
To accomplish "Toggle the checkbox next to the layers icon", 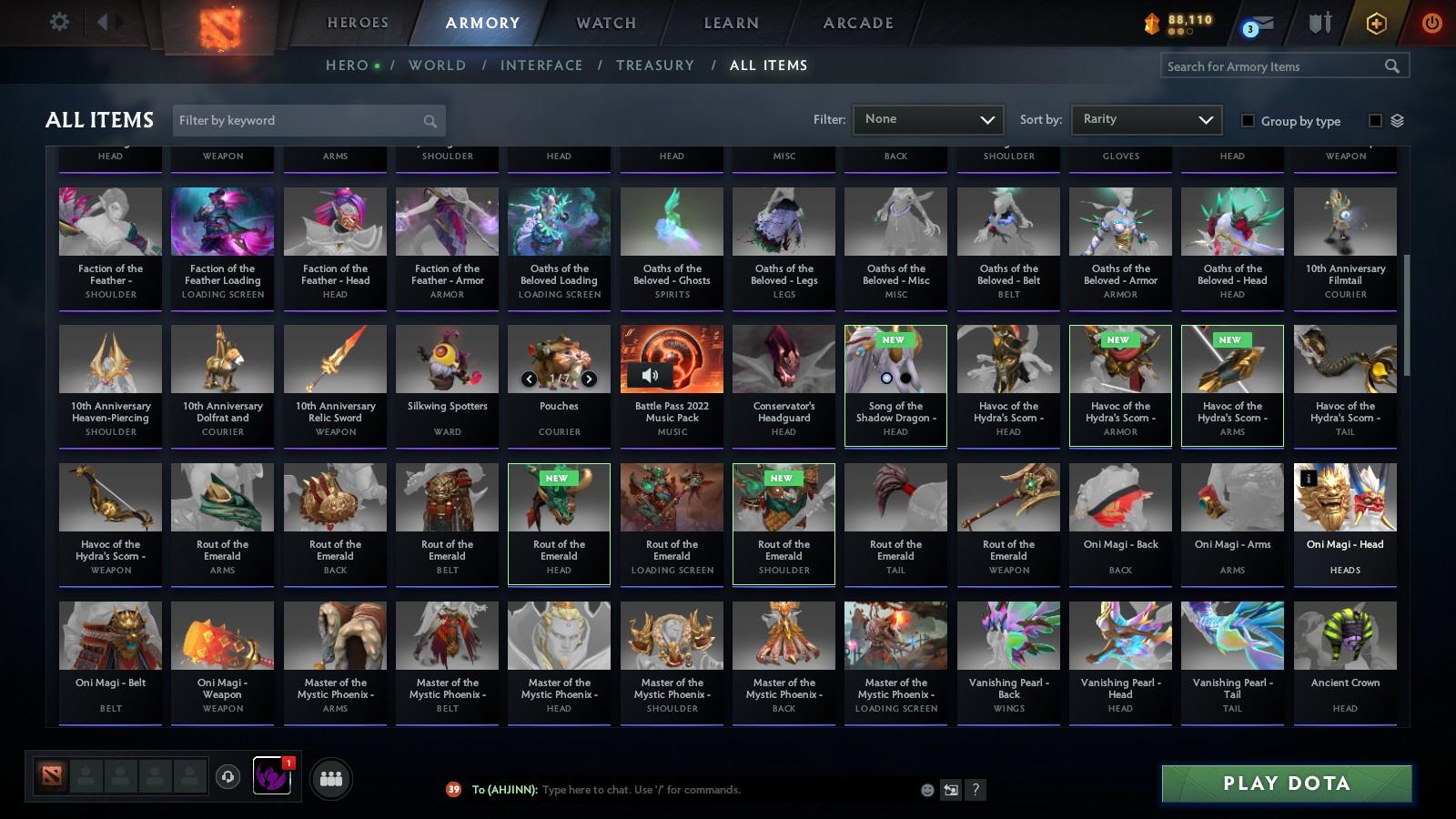I will click(1375, 119).
